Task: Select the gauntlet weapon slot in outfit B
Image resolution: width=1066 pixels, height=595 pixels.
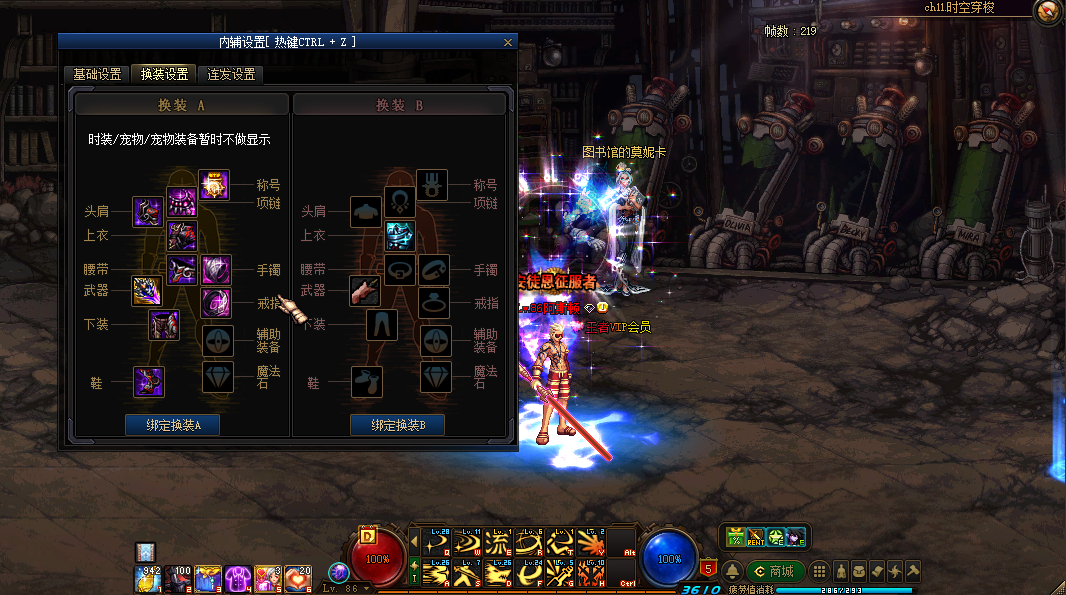Action: pos(365,291)
